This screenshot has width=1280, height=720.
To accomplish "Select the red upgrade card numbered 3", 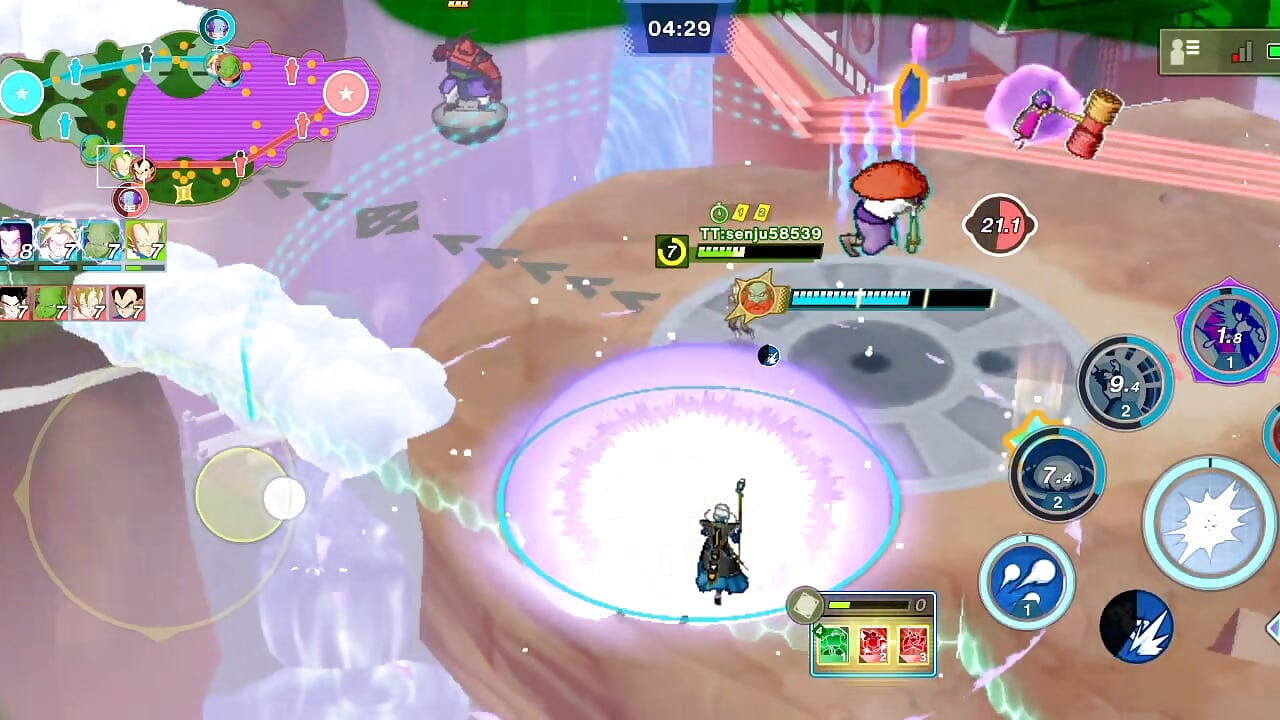I will click(912, 645).
